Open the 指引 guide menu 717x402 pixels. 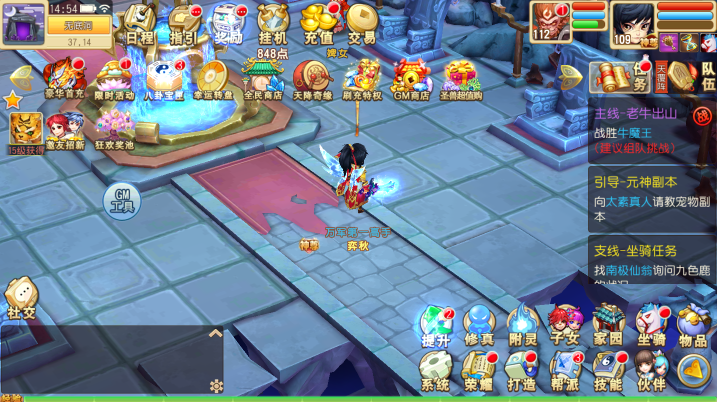tap(184, 23)
